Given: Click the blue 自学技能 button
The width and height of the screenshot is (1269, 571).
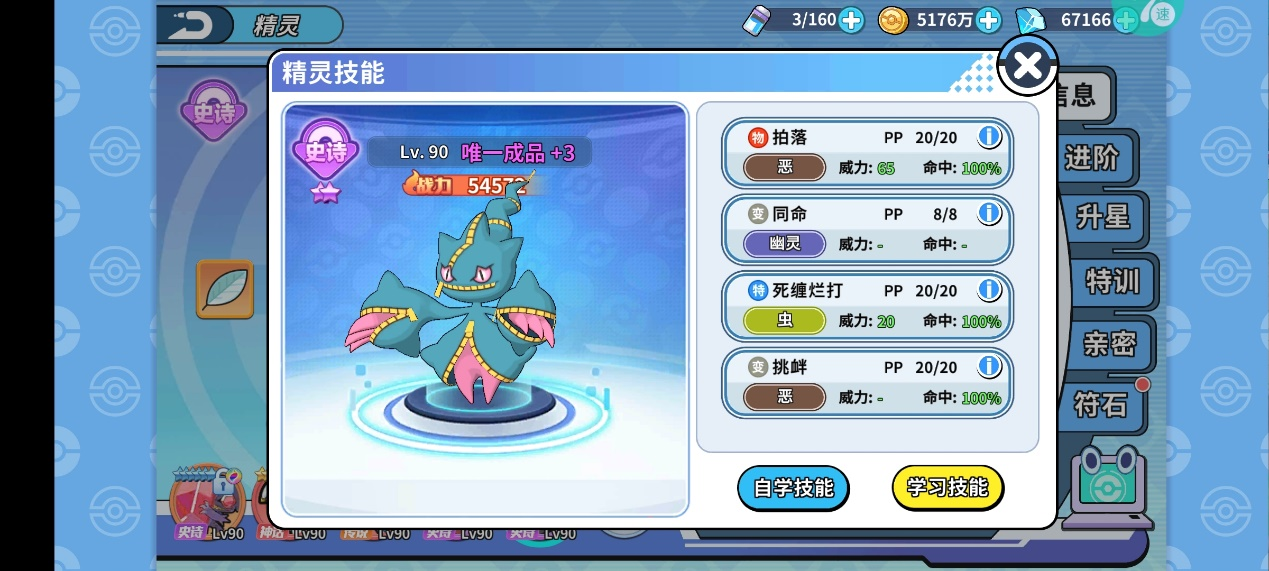Looking at the screenshot, I should tap(793, 488).
